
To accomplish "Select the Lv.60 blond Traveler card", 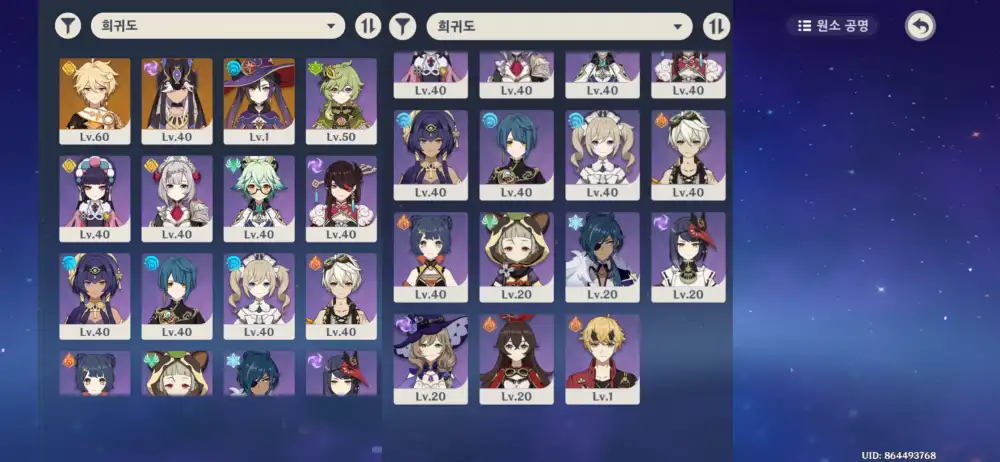I will tap(95, 100).
